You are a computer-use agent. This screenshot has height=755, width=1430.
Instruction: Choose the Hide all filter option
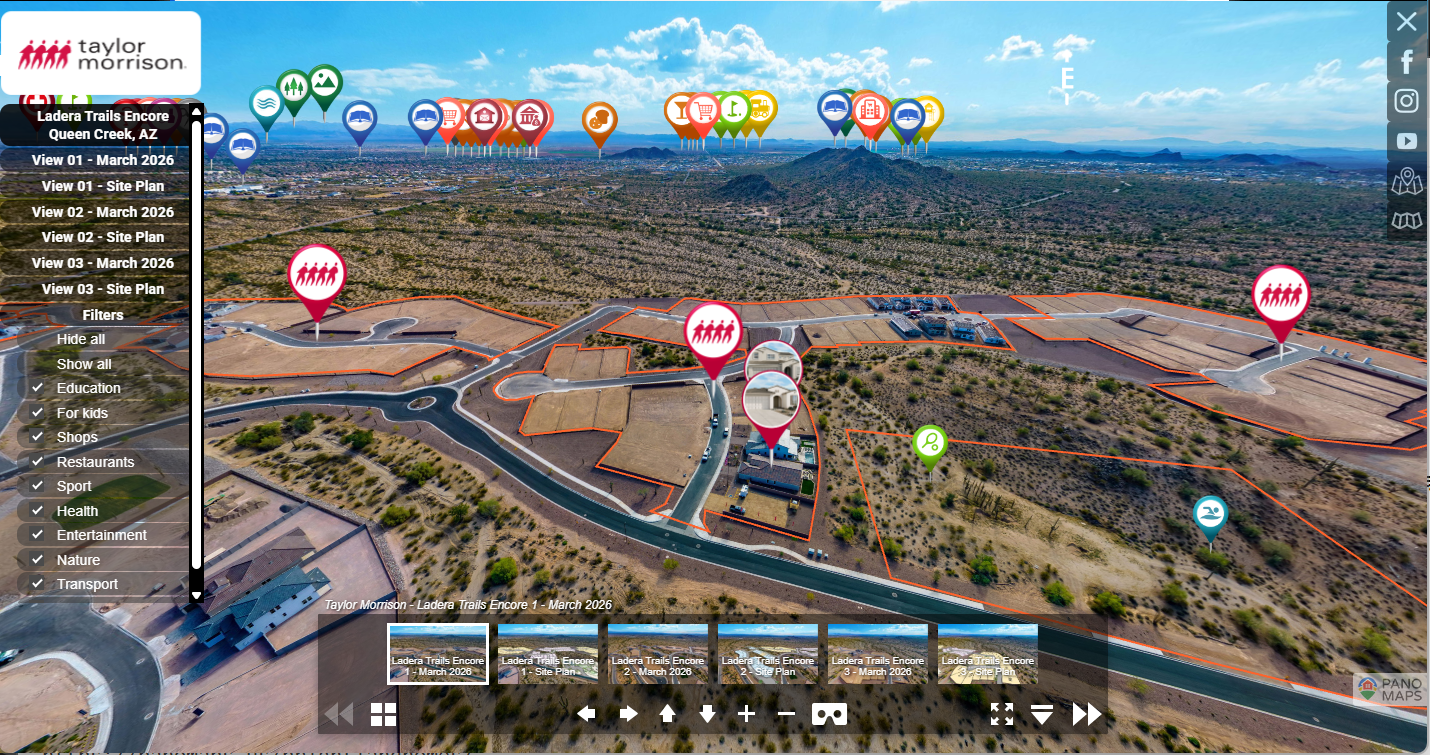[81, 340]
